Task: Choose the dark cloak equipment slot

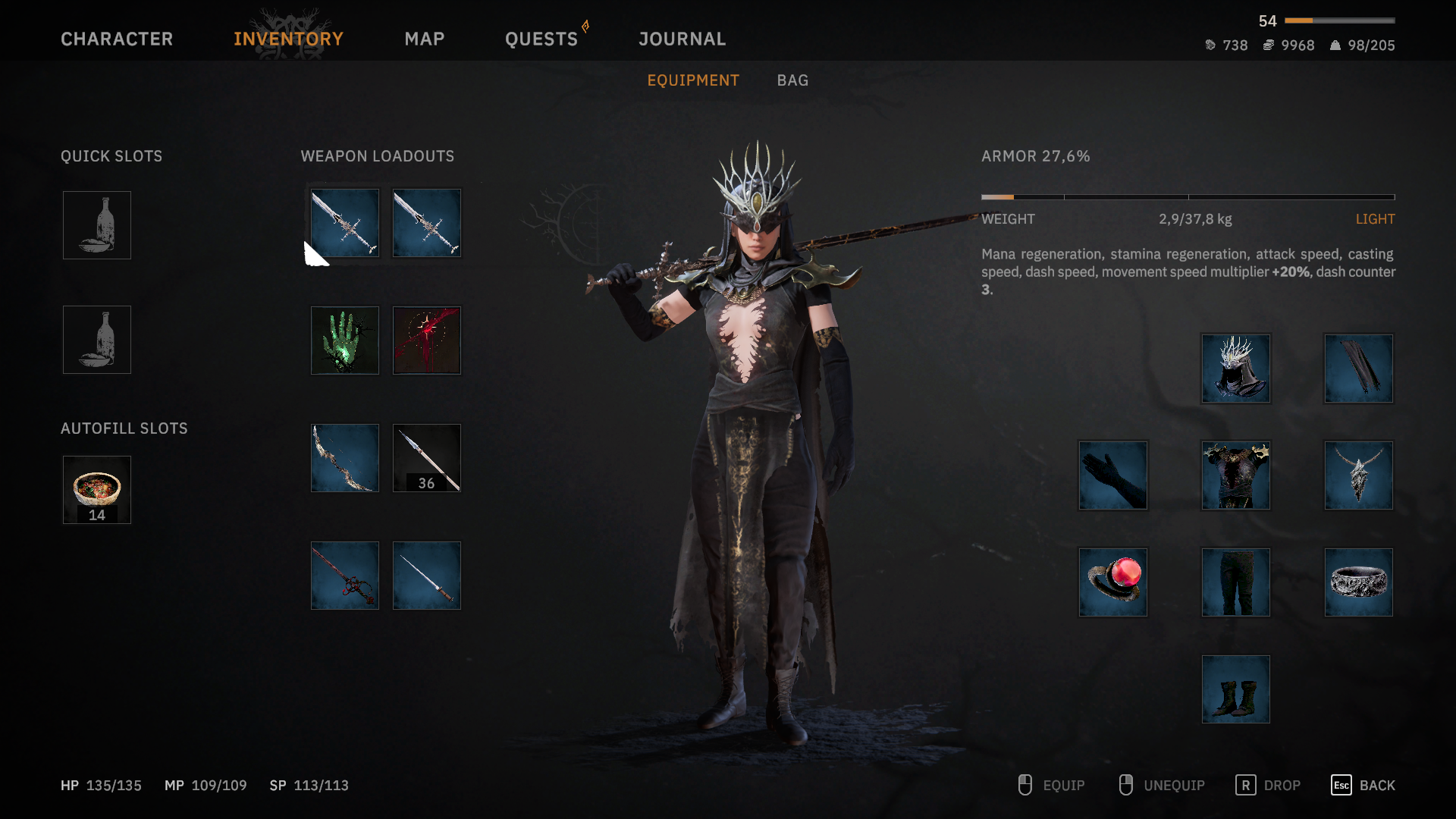Action: 1359,369
